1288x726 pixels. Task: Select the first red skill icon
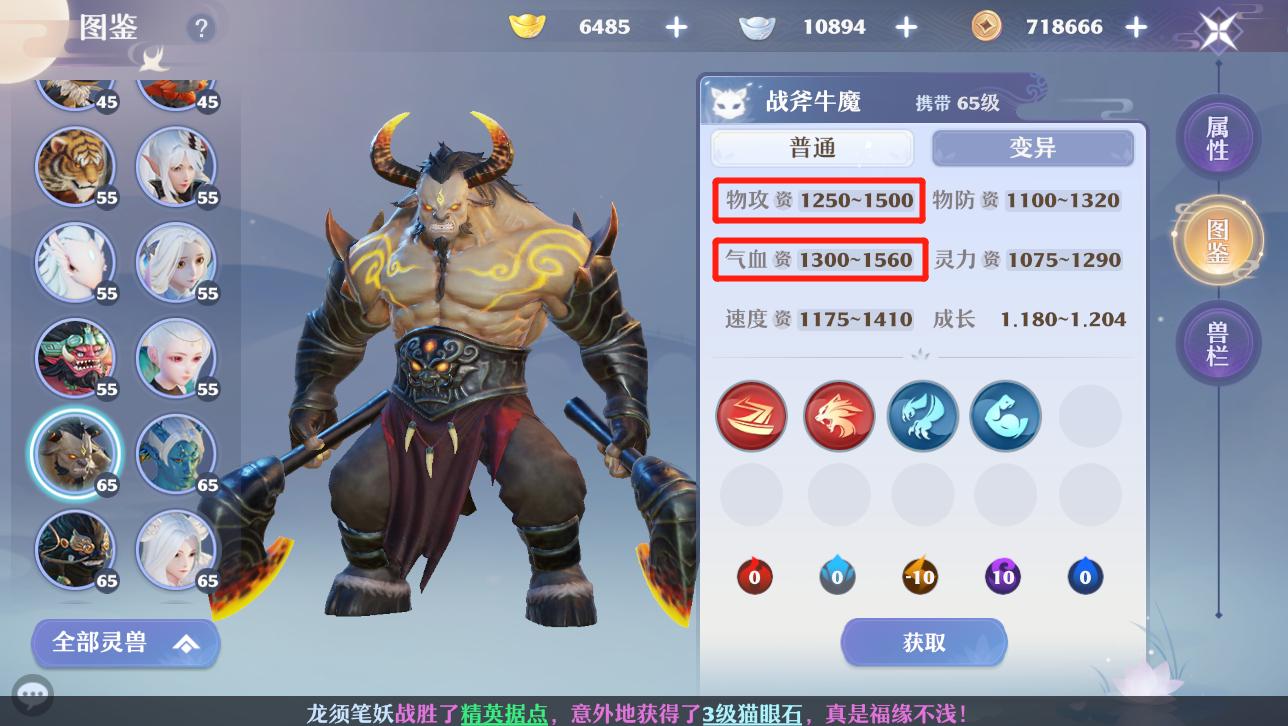[751, 416]
